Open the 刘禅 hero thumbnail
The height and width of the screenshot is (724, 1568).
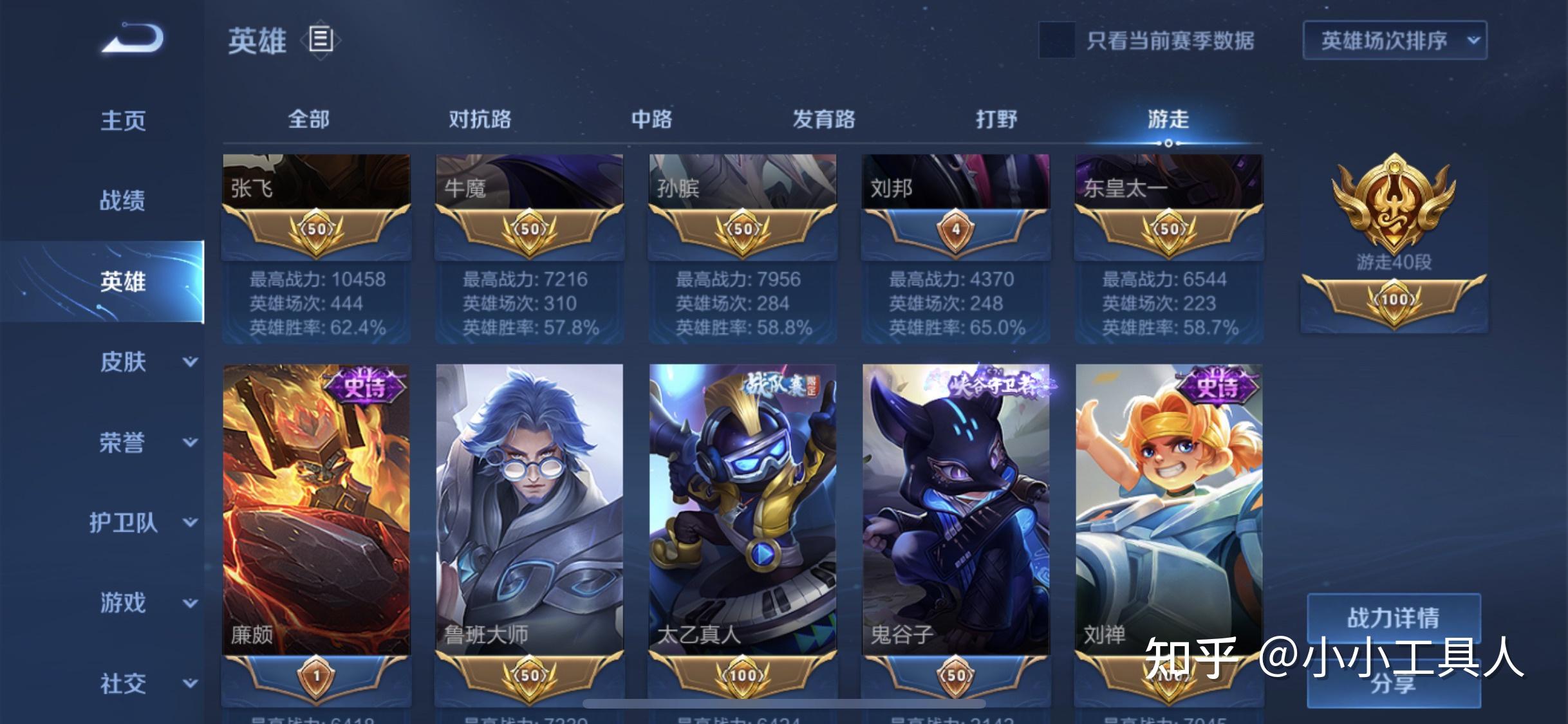click(x=1168, y=515)
